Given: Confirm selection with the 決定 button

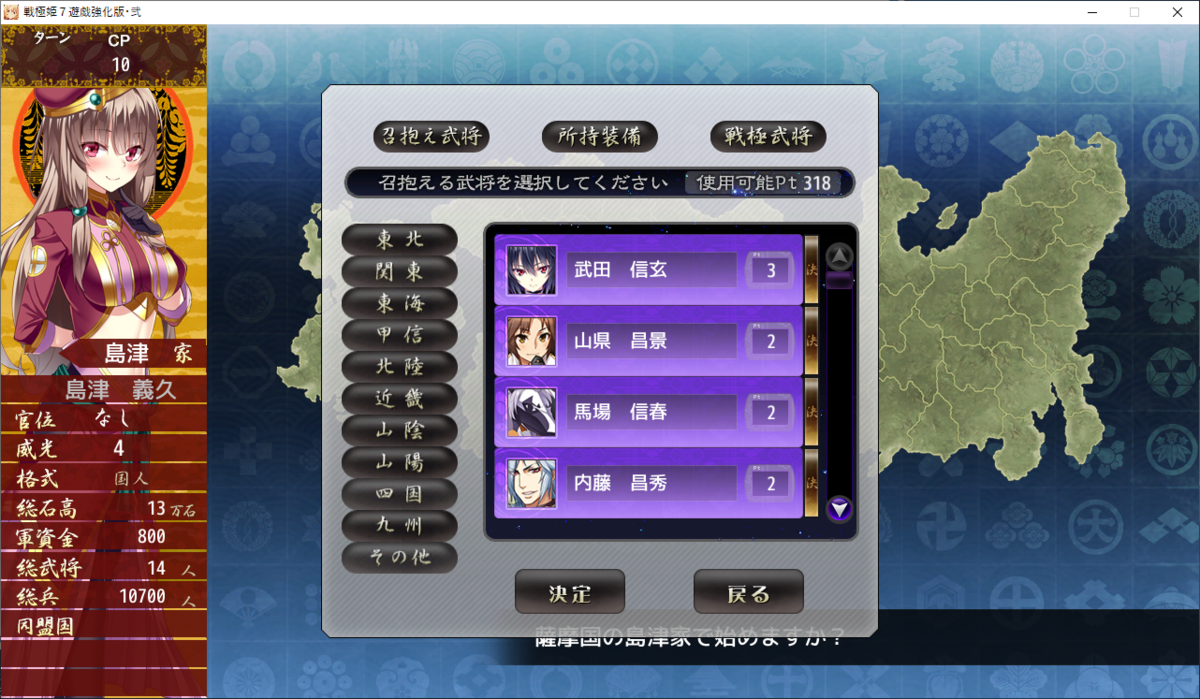Looking at the screenshot, I should (x=570, y=592).
